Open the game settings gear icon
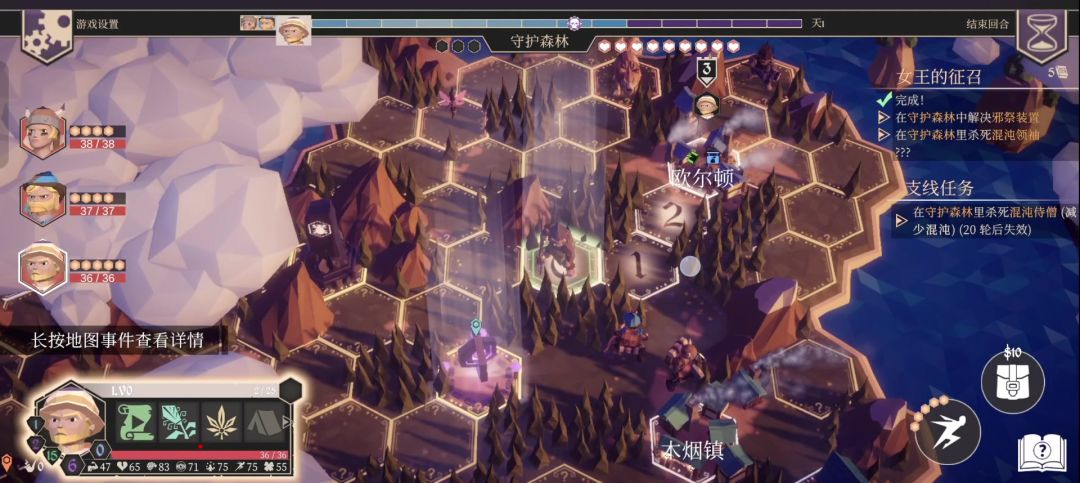1080x483 pixels. coord(46,34)
